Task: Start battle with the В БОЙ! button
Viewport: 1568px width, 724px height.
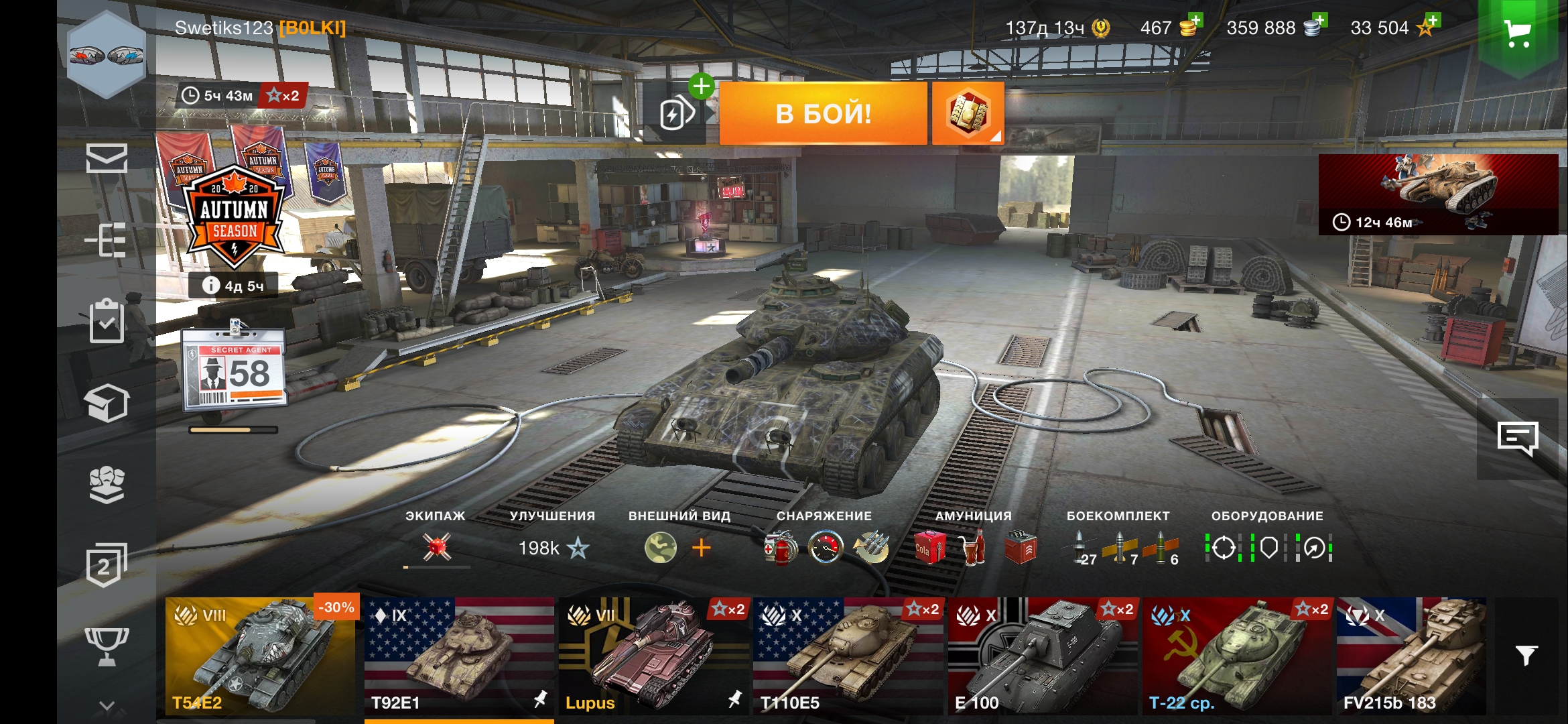Action: click(x=823, y=114)
